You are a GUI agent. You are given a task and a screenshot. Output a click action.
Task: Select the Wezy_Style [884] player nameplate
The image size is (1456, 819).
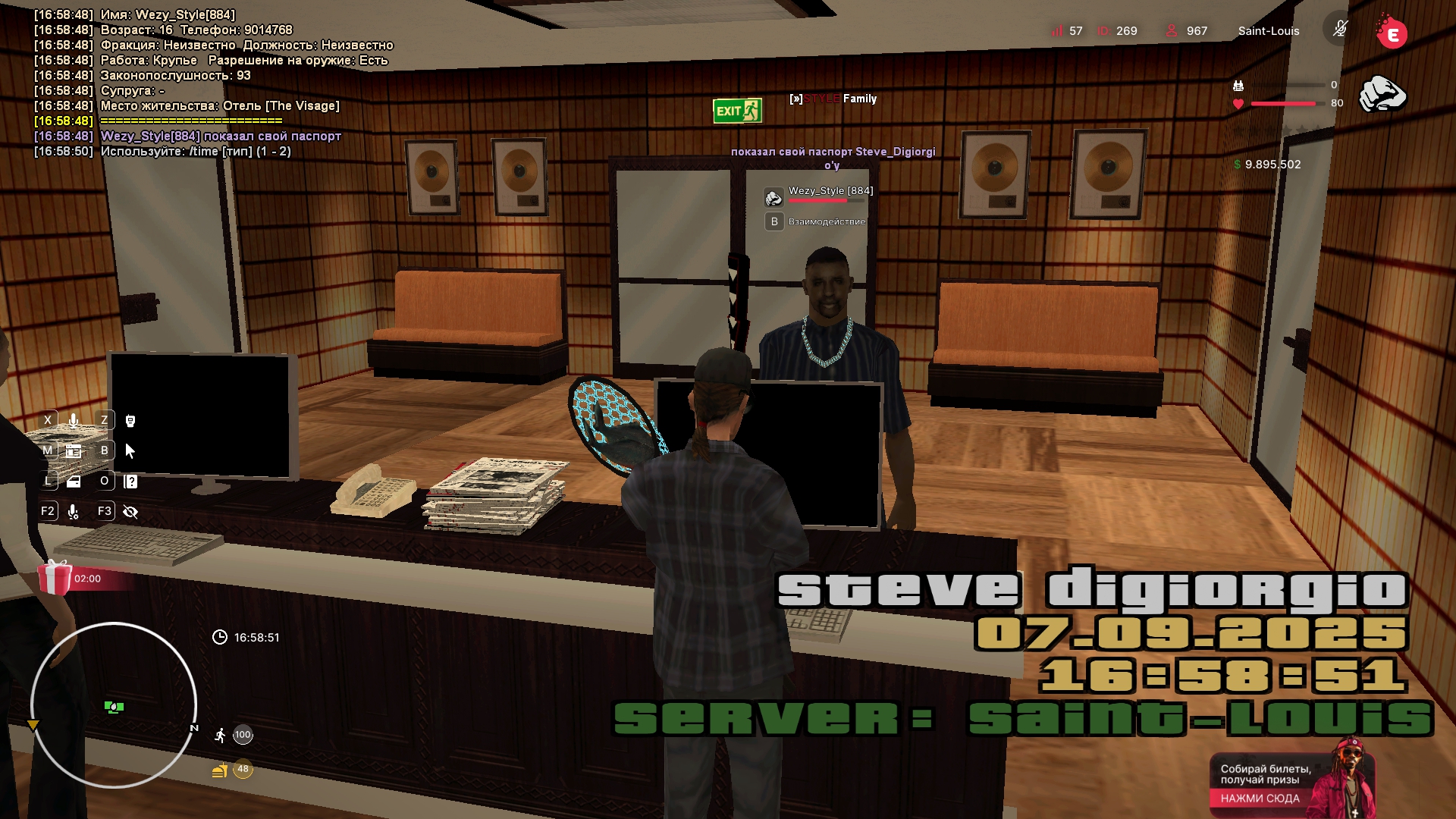830,191
